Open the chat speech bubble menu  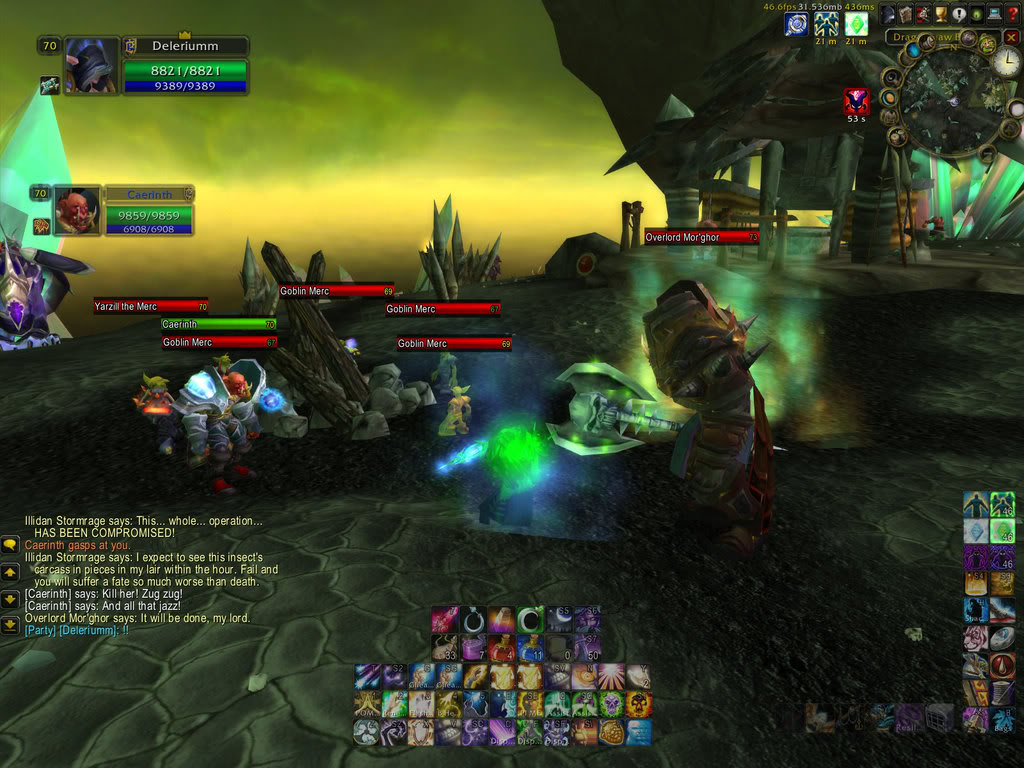10,545
